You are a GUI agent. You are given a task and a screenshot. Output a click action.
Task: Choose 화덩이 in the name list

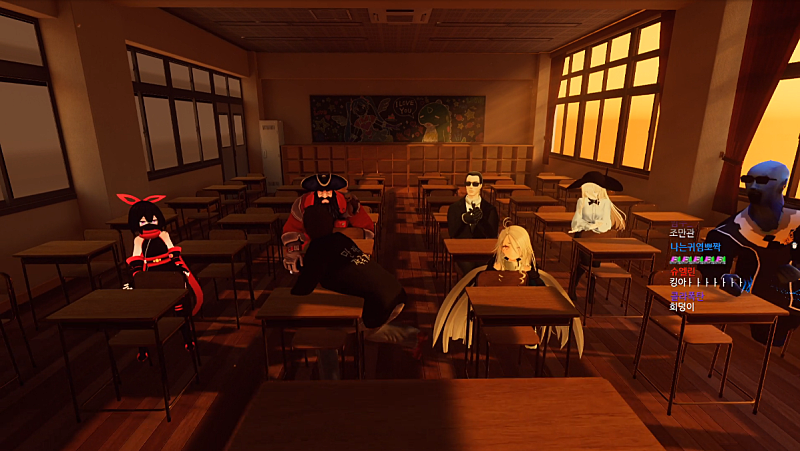(683, 307)
